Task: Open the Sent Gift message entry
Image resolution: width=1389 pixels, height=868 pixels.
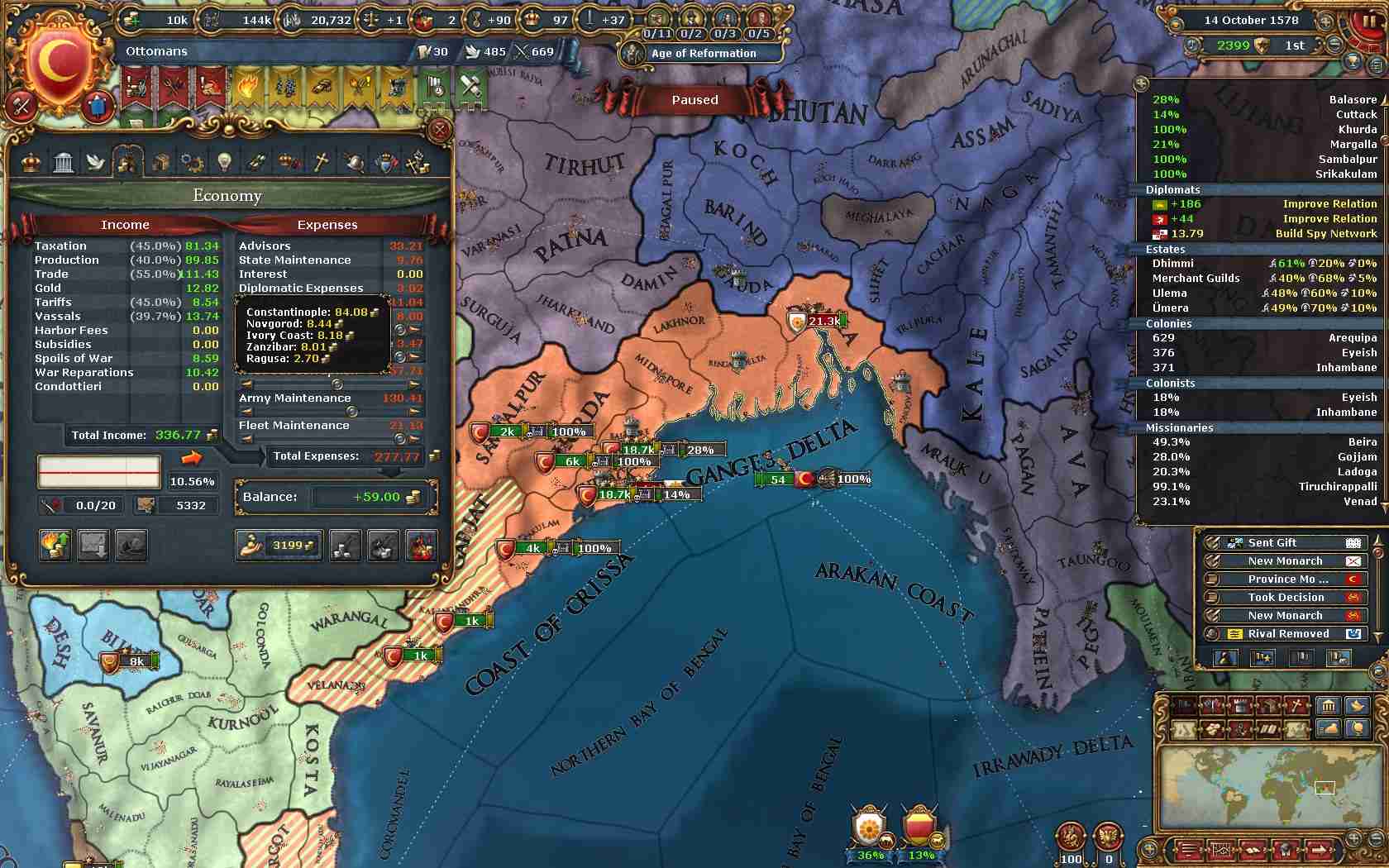Action: [x=1285, y=543]
